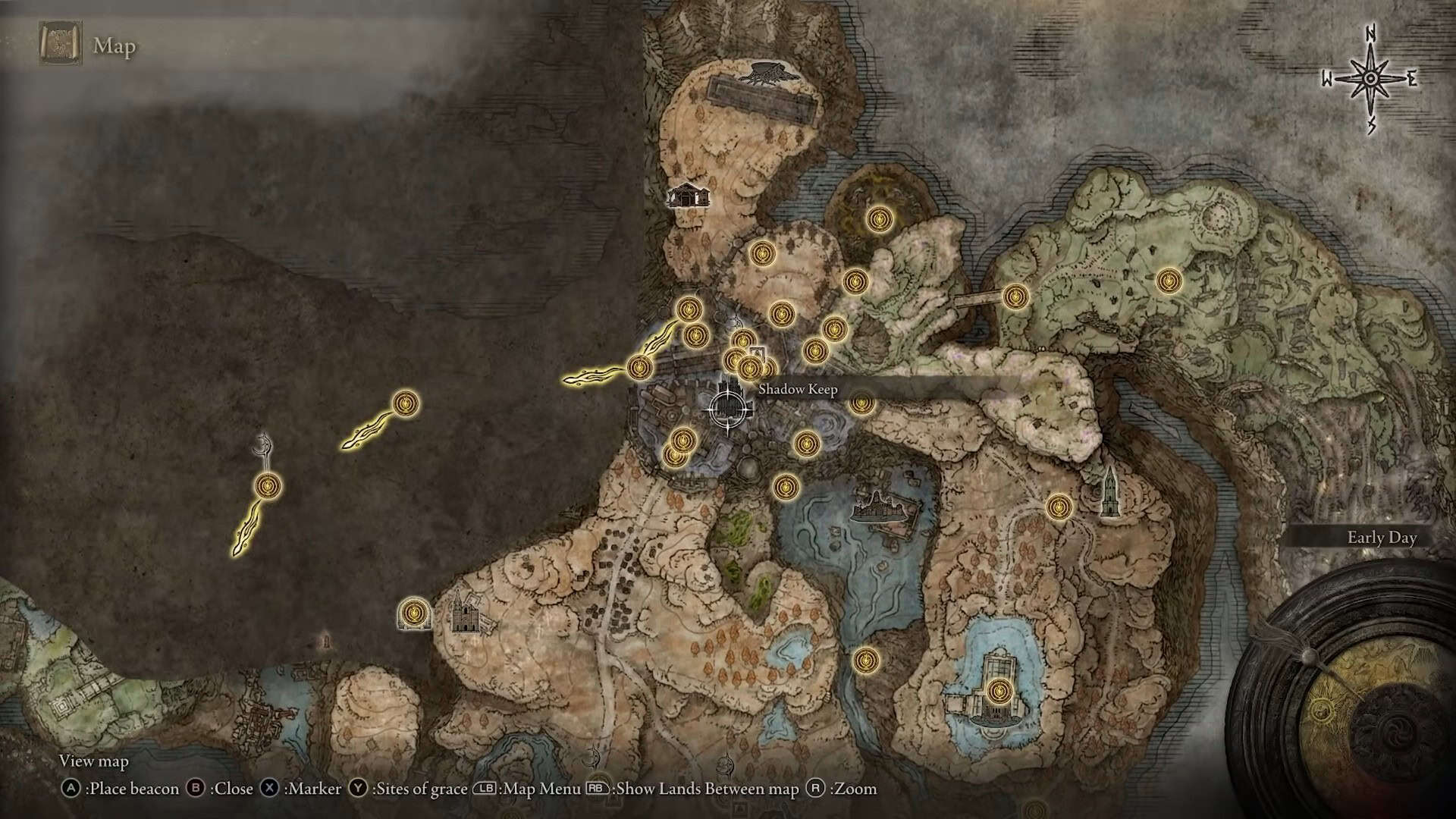Screen dimensions: 1456x819
Task: Pick the grace on the southeast island building
Action: coord(999,691)
